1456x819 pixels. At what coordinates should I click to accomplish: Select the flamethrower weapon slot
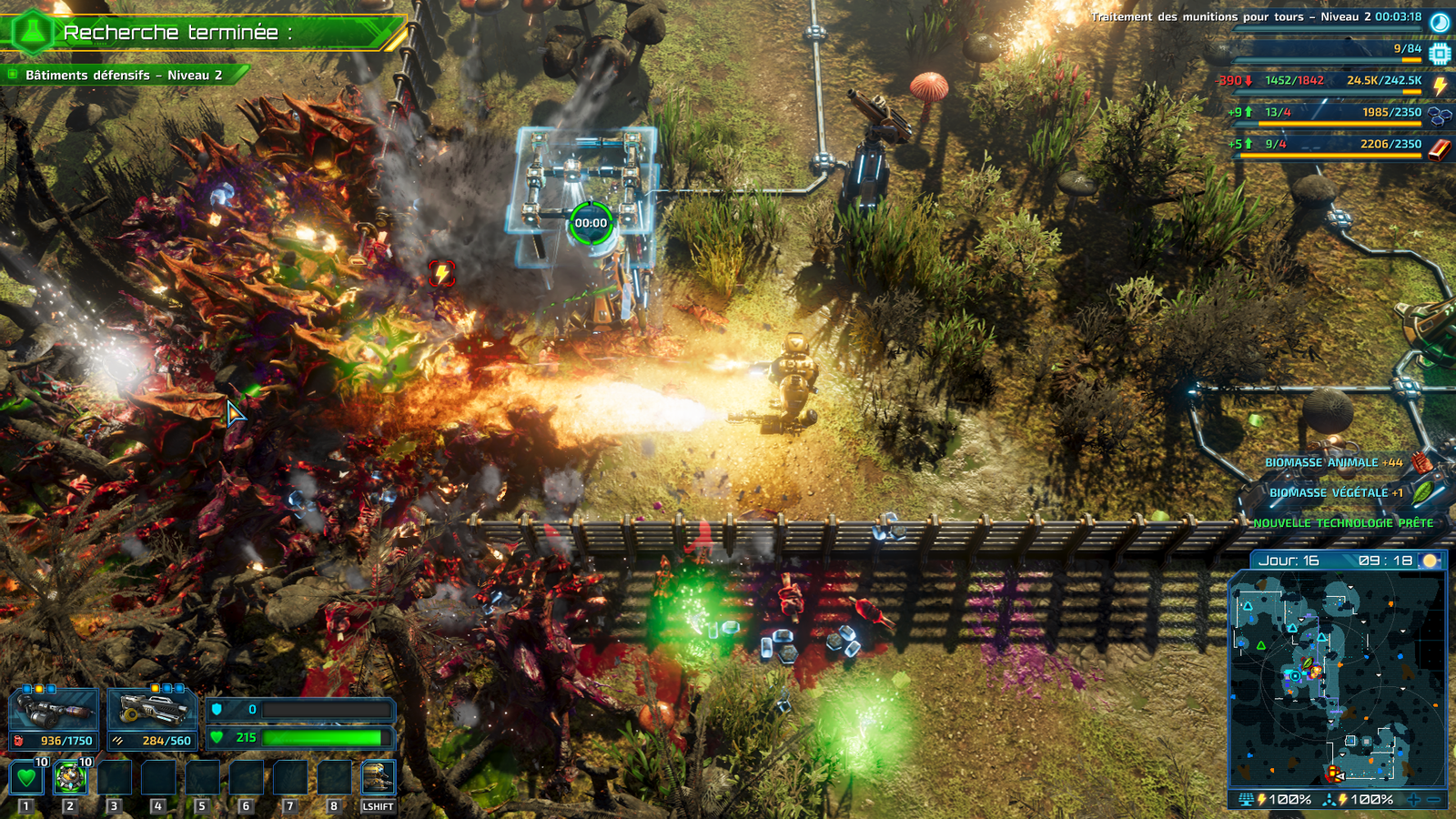[x=55, y=710]
